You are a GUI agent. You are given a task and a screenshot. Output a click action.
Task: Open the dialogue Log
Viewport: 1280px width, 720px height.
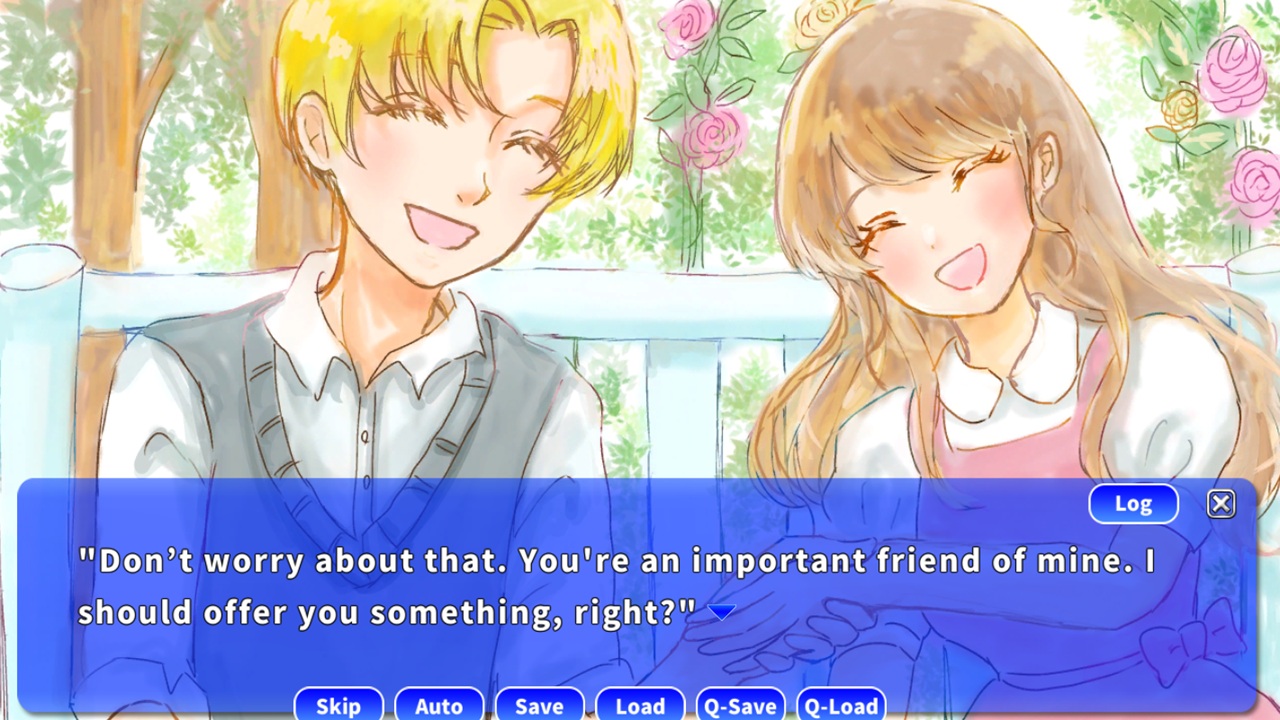click(1133, 503)
